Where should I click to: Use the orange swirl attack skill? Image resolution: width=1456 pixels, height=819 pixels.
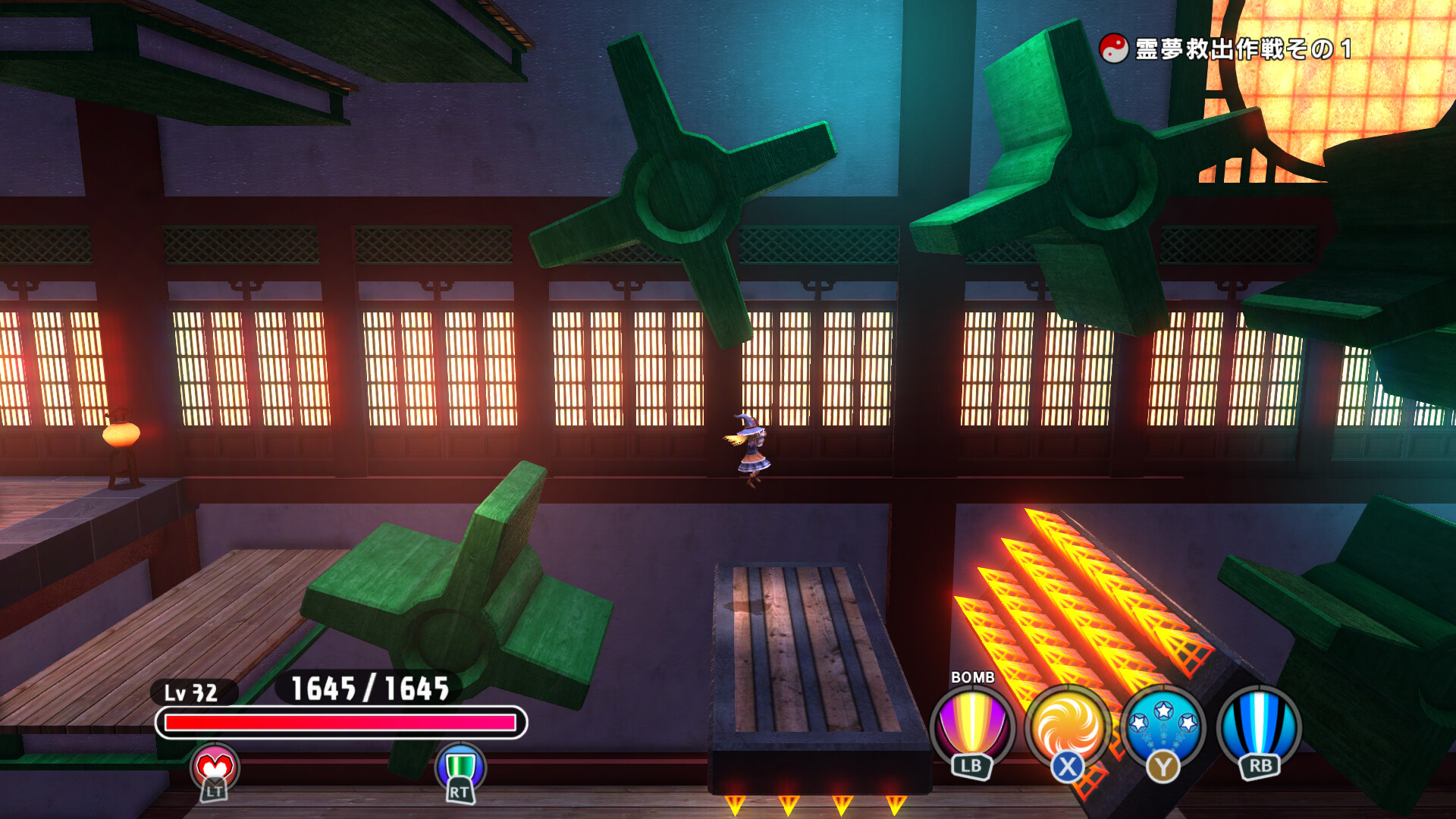coord(1067,727)
